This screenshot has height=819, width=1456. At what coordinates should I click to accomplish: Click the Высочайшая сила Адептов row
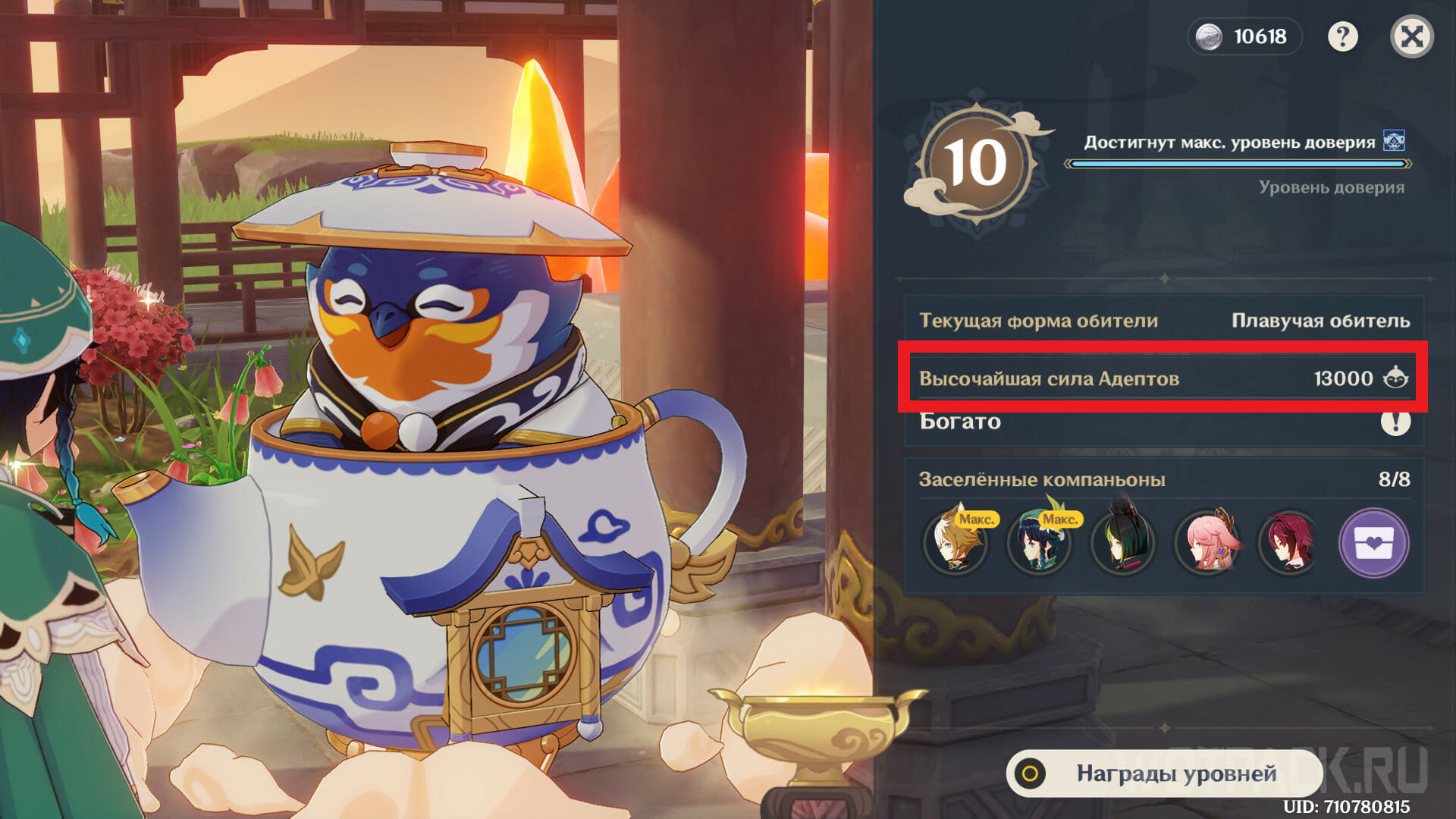point(1163,378)
